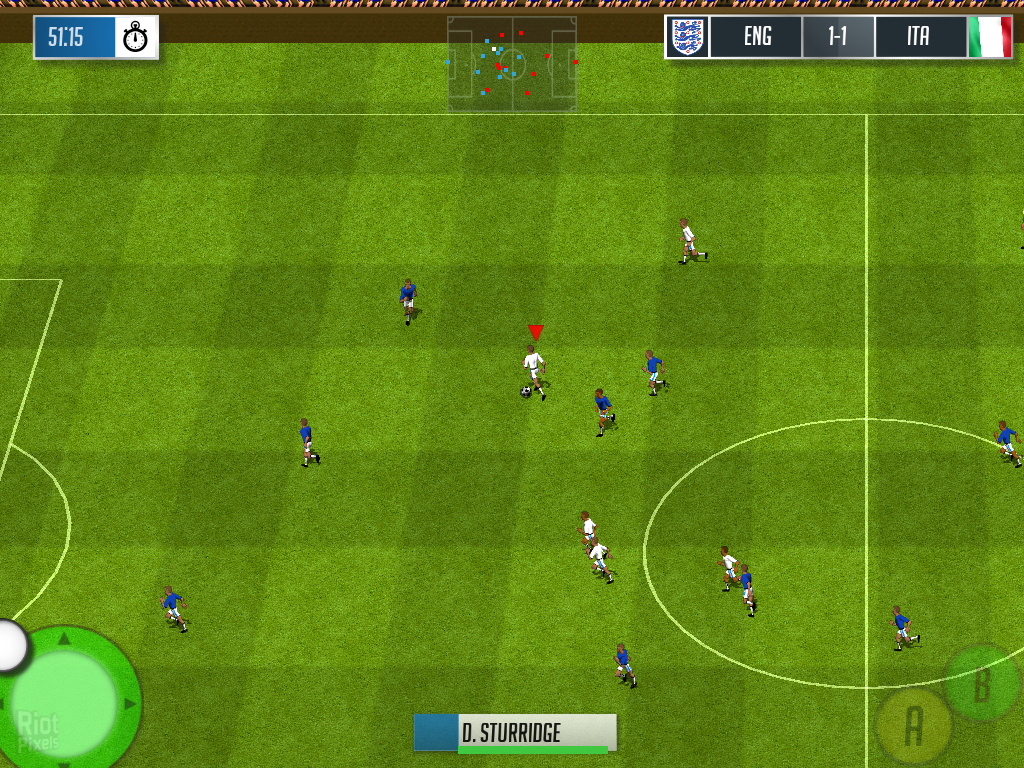Tap the yellow A action button

click(913, 727)
